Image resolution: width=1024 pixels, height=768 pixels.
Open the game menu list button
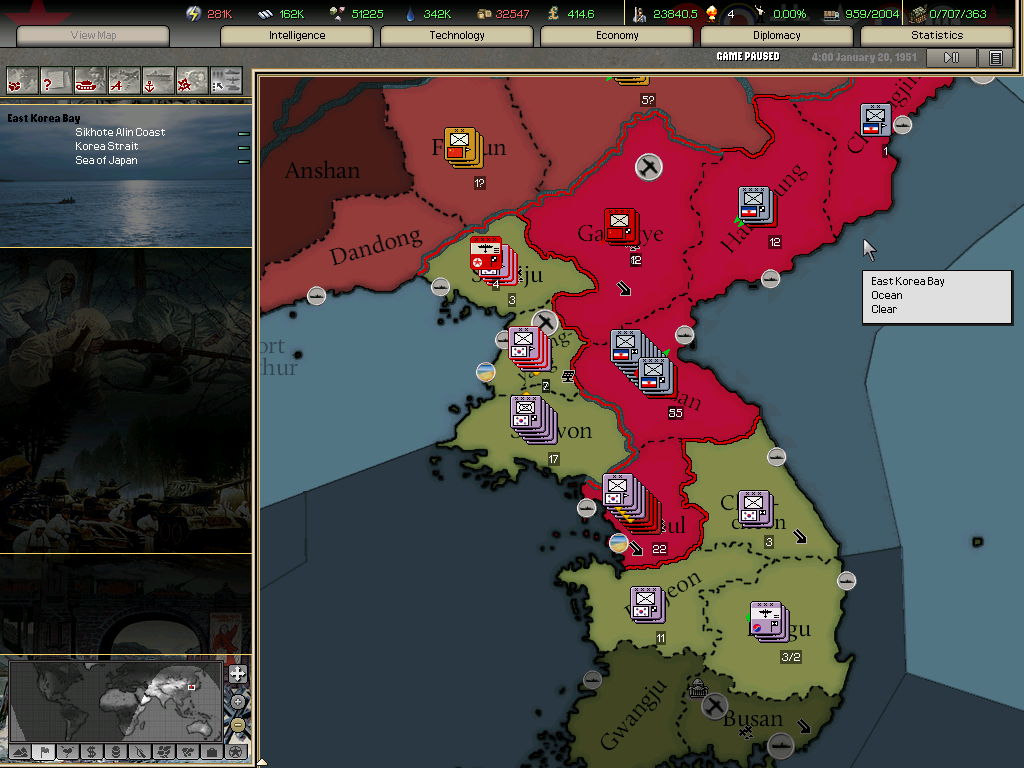(x=995, y=58)
